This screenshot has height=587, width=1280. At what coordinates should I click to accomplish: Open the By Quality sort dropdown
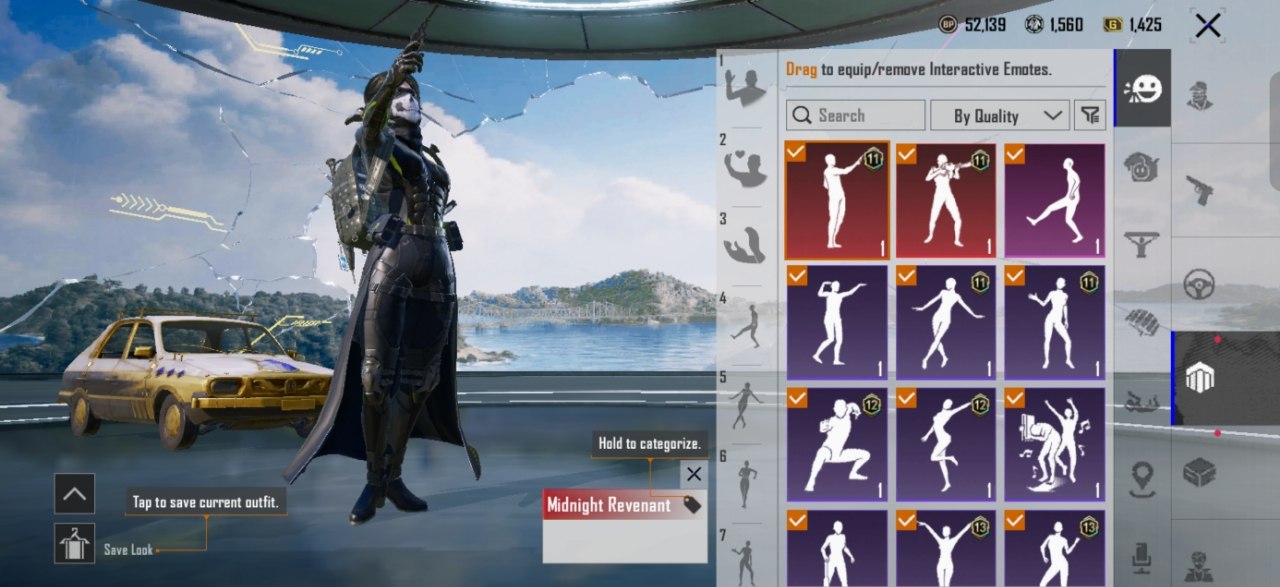[999, 115]
